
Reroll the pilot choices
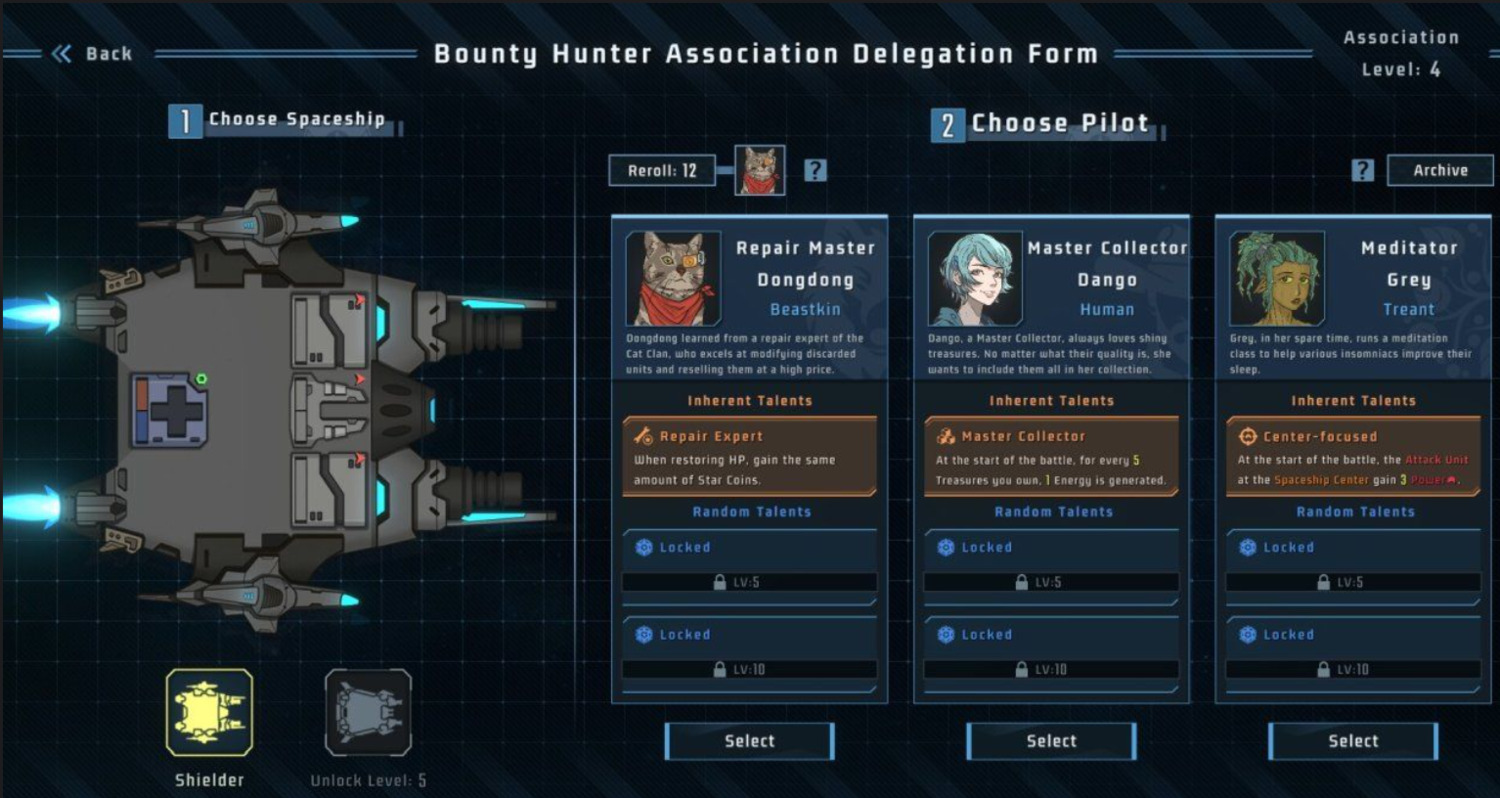(662, 171)
